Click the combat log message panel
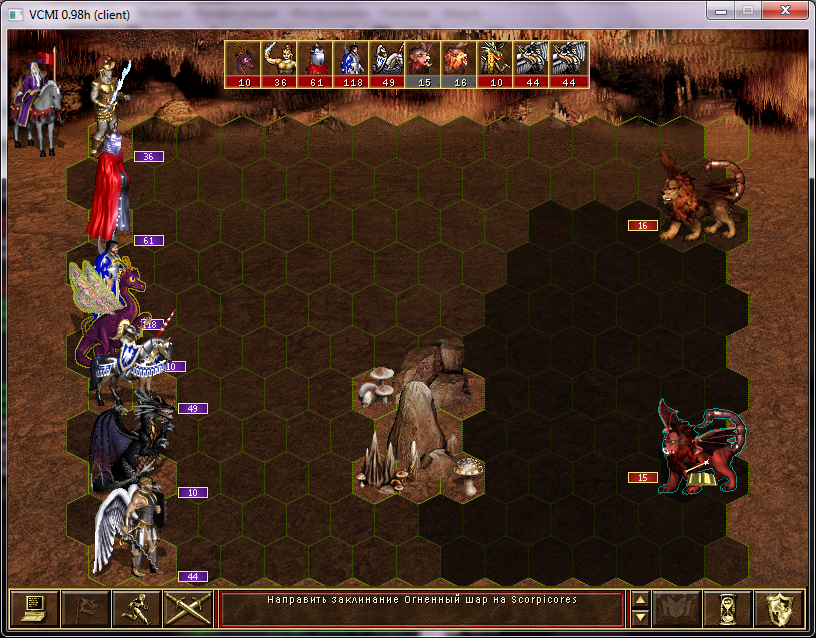816x638 pixels. (421, 609)
